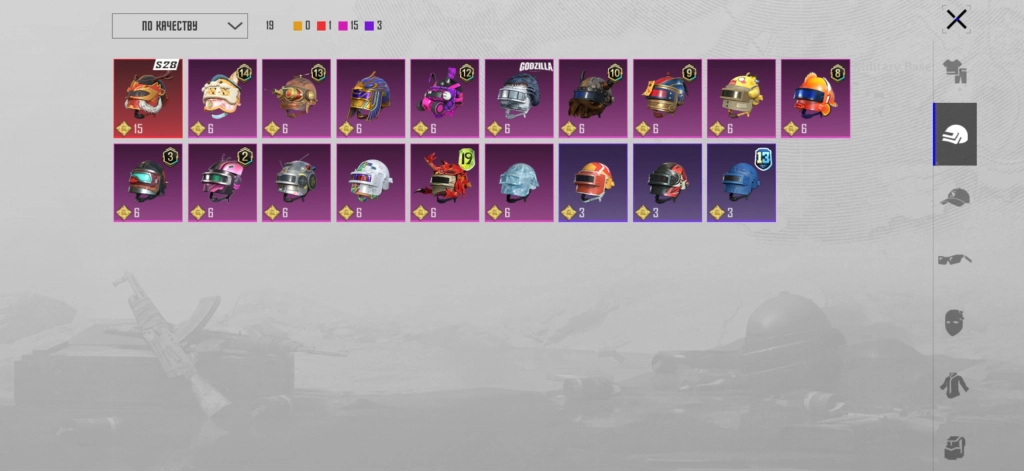Screen dimensions: 1024x471
Task: Show the jacket category tab
Action: coord(955,384)
